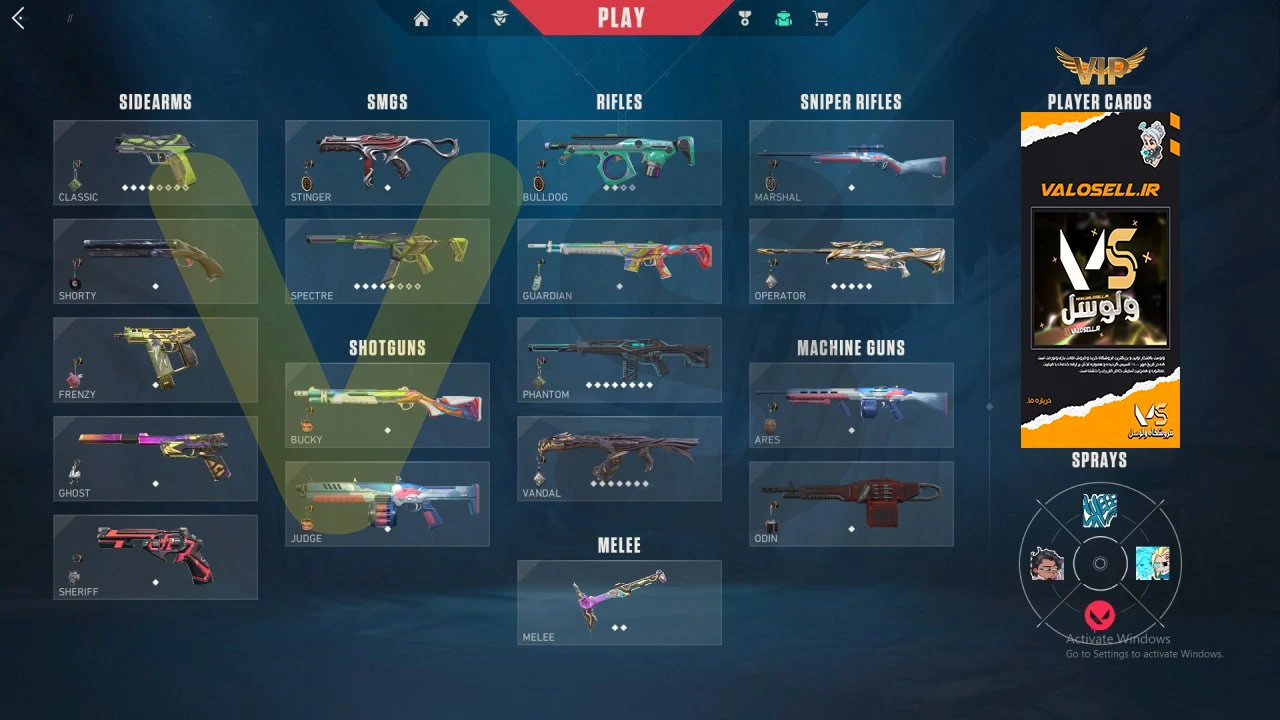Pick the Sheriff revolver slot
The width and height of the screenshot is (1280, 720).
click(155, 557)
